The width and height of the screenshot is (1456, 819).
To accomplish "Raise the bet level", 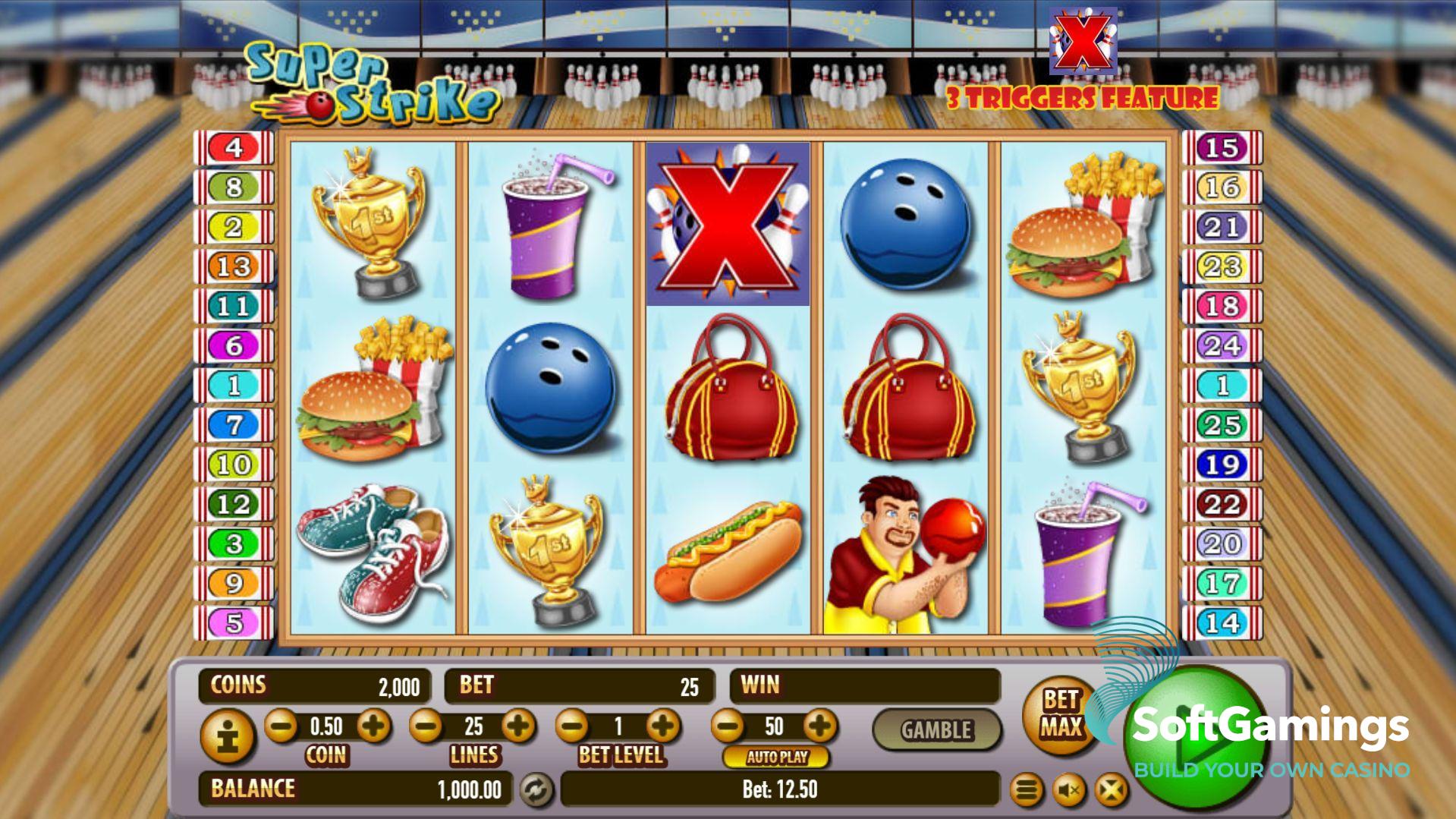I will click(x=663, y=726).
